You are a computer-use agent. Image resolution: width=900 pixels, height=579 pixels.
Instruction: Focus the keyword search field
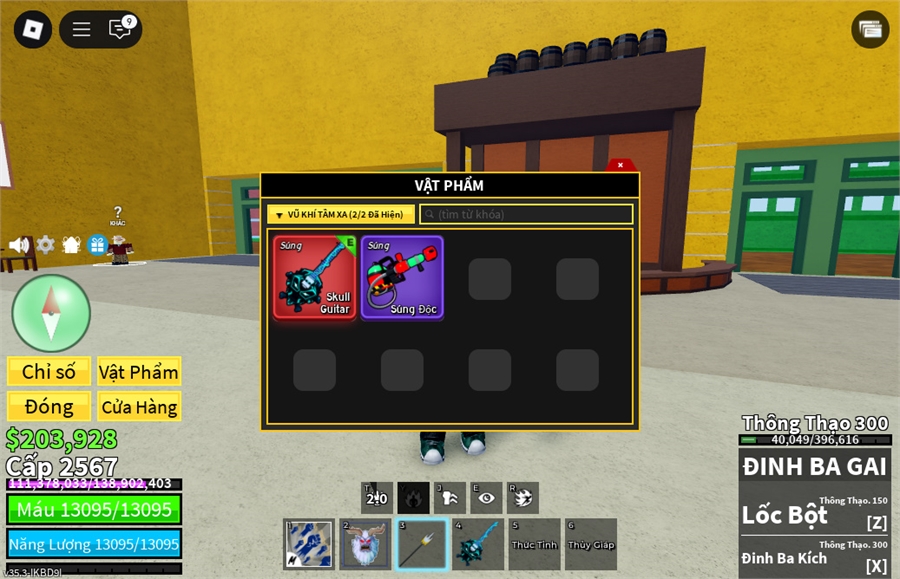[x=527, y=215]
